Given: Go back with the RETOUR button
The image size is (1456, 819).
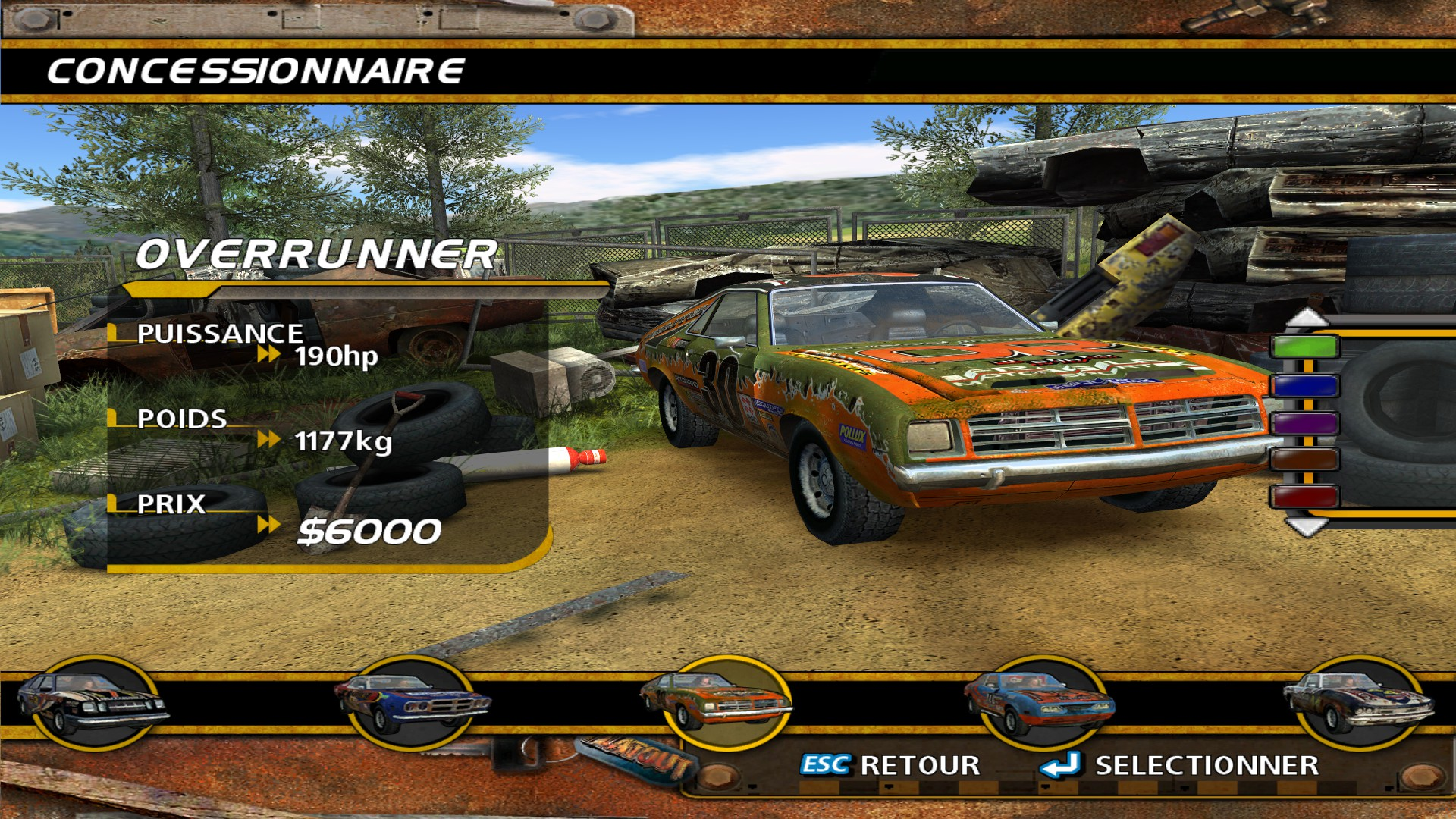Looking at the screenshot, I should pos(890,765).
